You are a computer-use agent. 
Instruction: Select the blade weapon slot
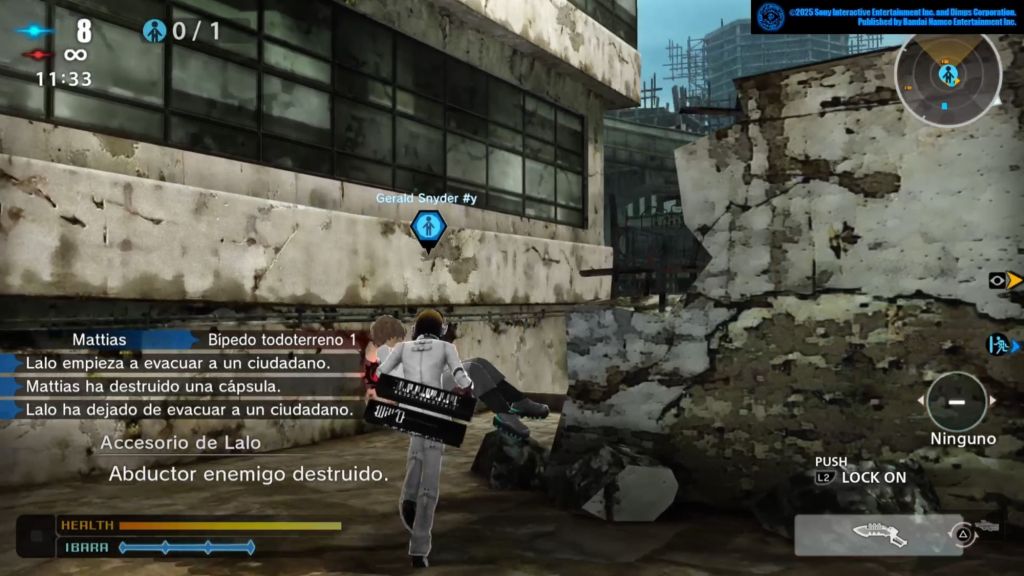[x=878, y=534]
